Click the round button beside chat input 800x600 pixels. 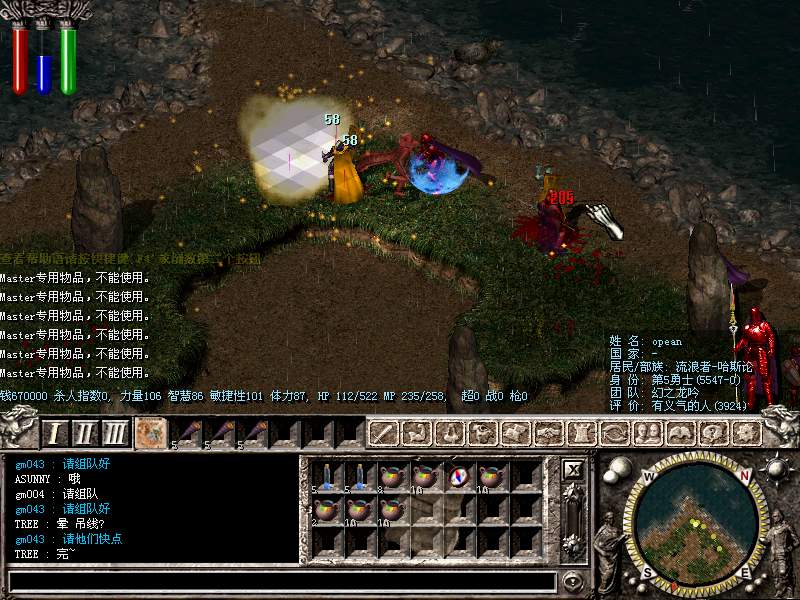click(x=573, y=581)
